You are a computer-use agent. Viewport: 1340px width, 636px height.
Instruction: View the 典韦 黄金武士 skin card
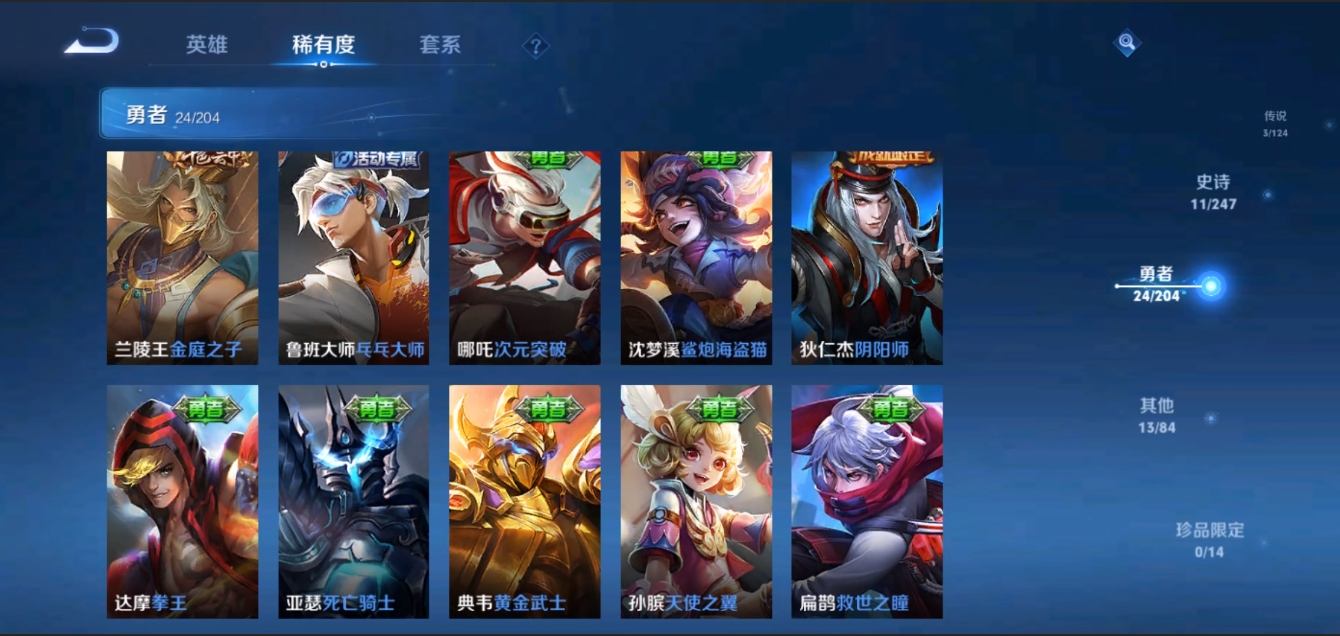tap(524, 501)
